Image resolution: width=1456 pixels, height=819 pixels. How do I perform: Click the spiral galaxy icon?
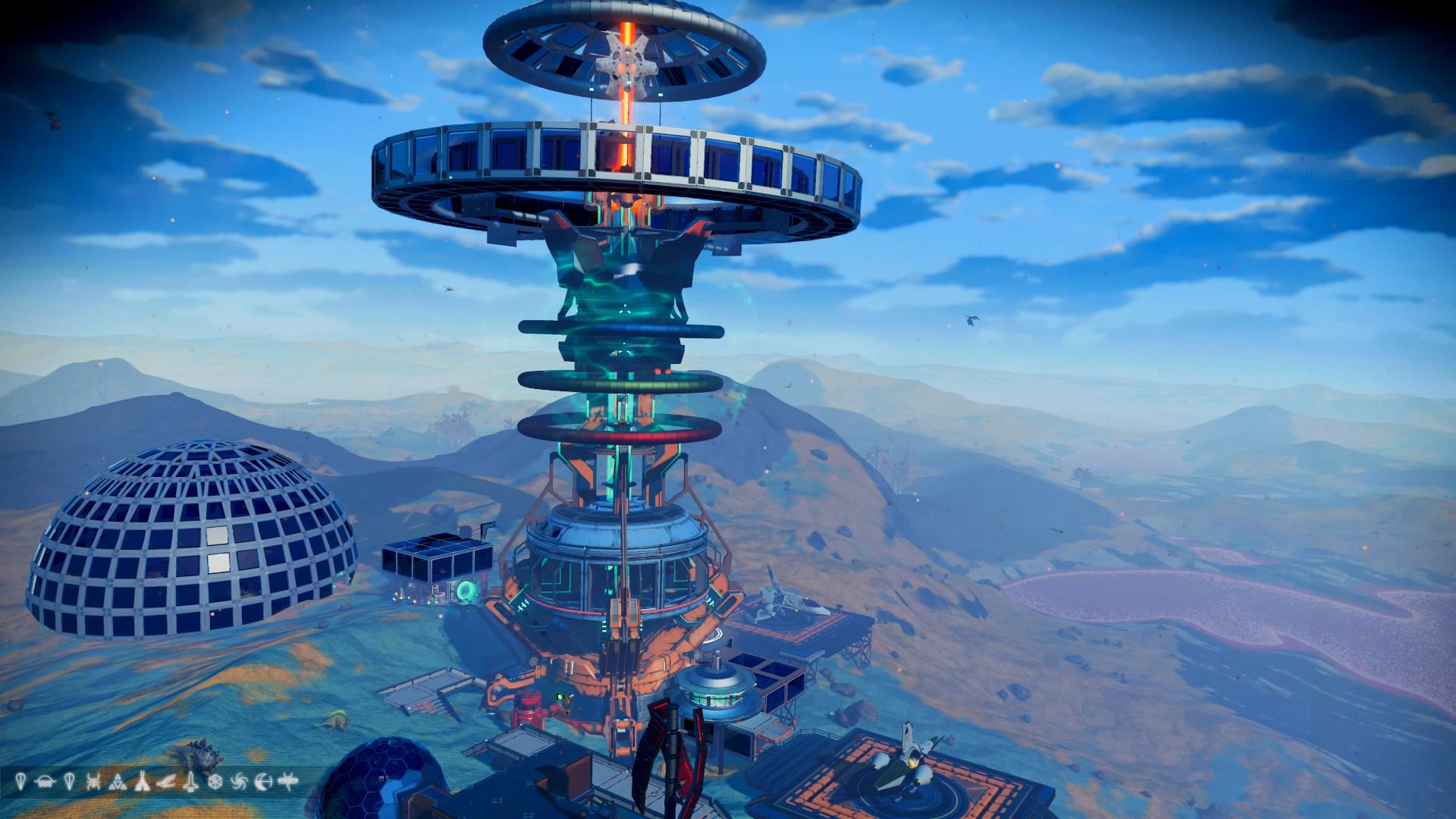coord(239,782)
